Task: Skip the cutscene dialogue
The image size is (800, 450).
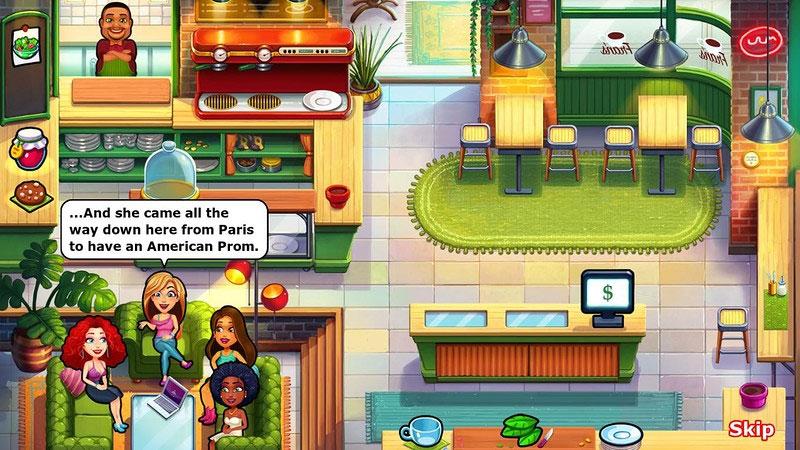Action: click(751, 430)
